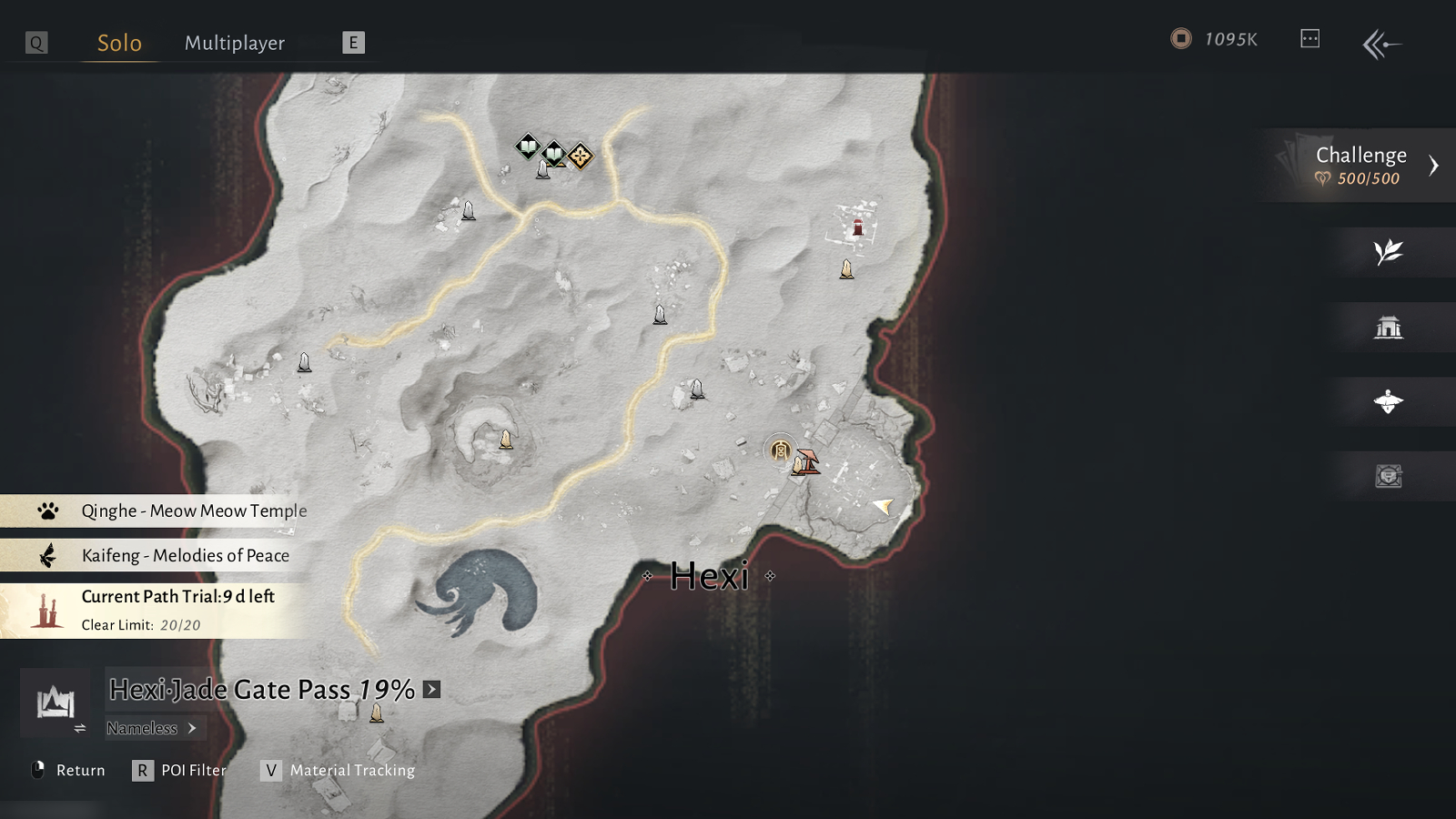This screenshot has height=819, width=1456.
Task: Open the three-dots options button
Action: tap(1309, 38)
